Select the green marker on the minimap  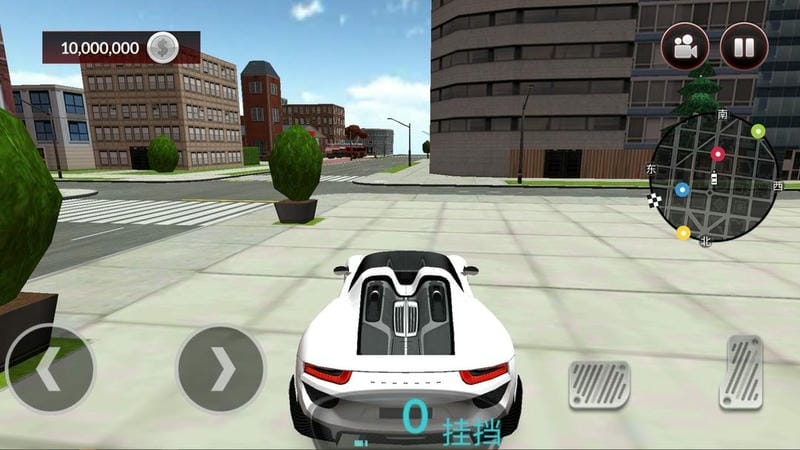pyautogui.click(x=757, y=131)
